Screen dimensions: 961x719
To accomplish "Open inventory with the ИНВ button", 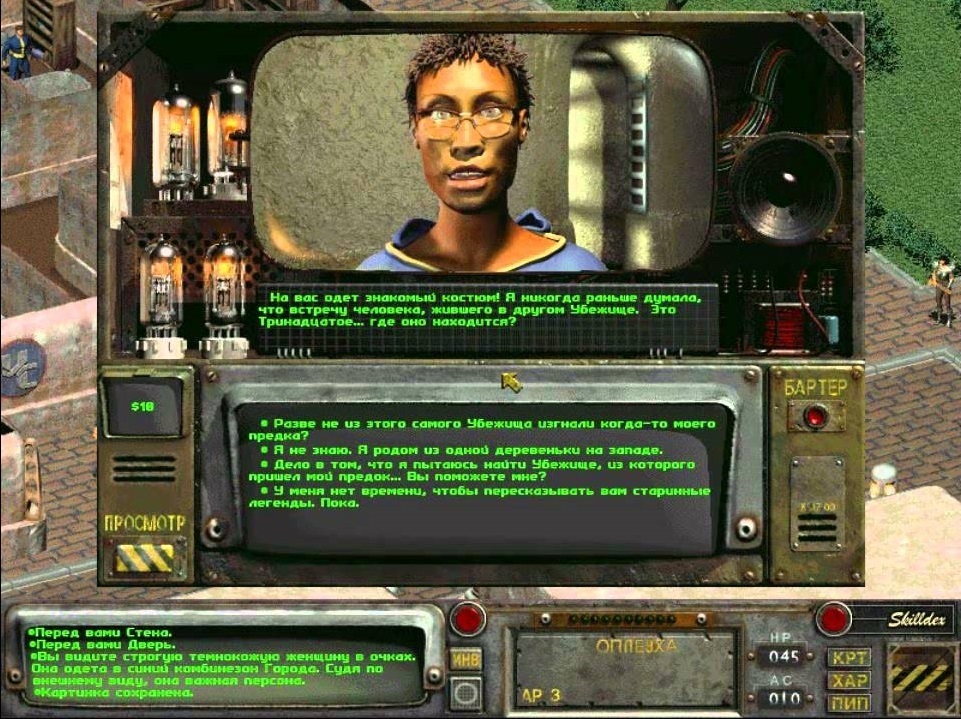I will click(x=465, y=660).
